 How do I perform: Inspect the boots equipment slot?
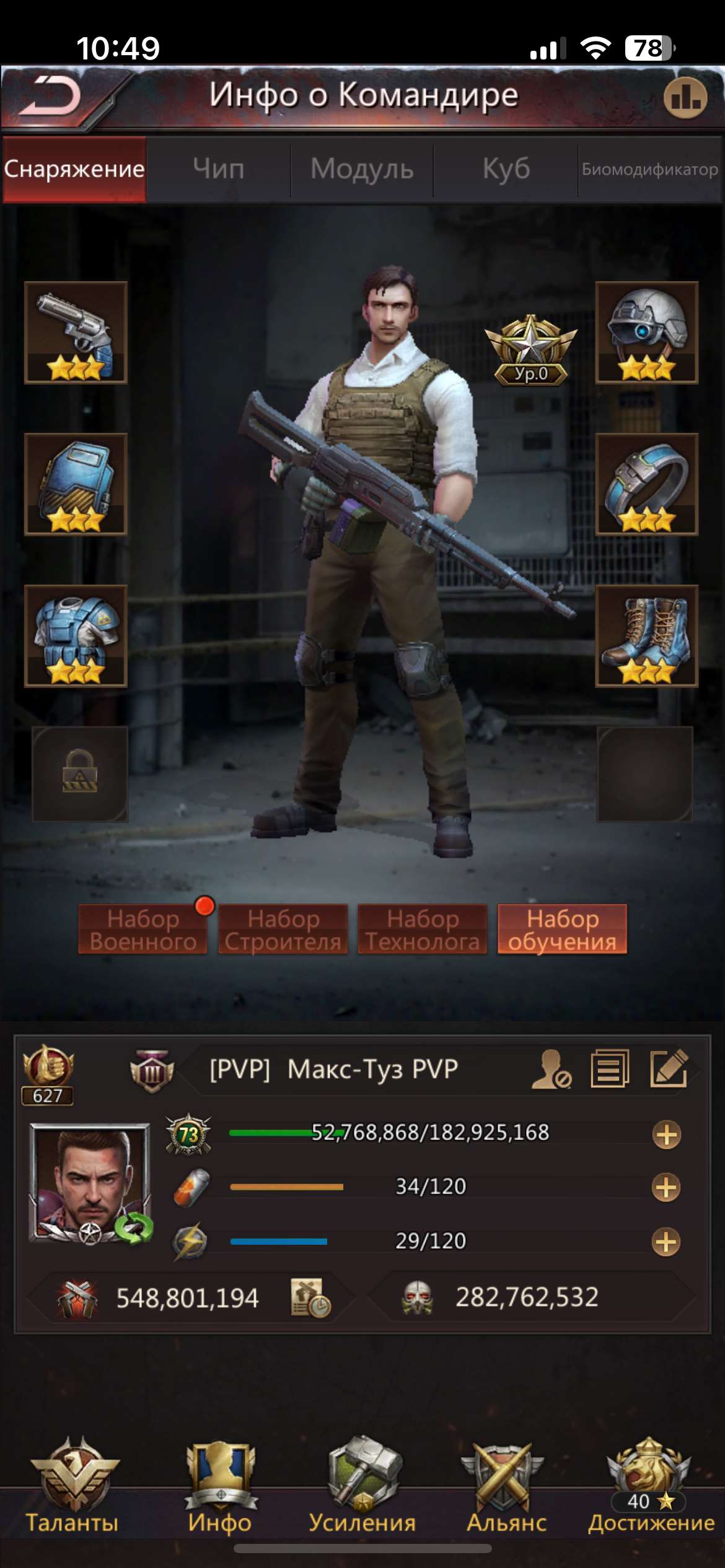coord(646,636)
